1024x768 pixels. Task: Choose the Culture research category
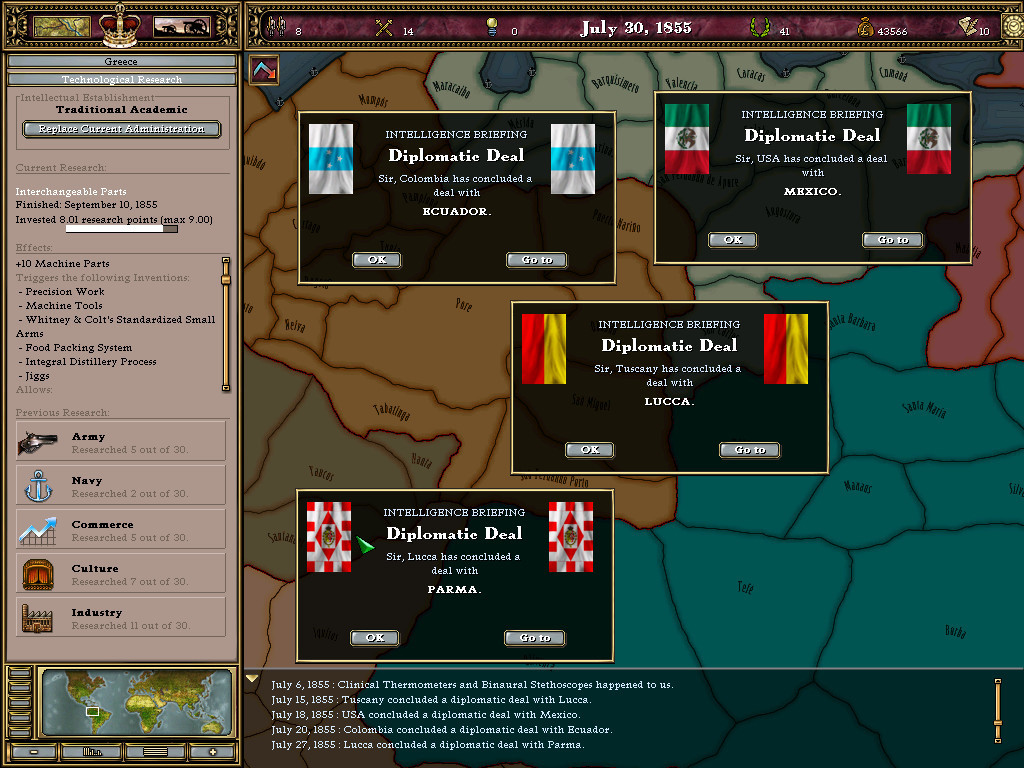pyautogui.click(x=121, y=574)
